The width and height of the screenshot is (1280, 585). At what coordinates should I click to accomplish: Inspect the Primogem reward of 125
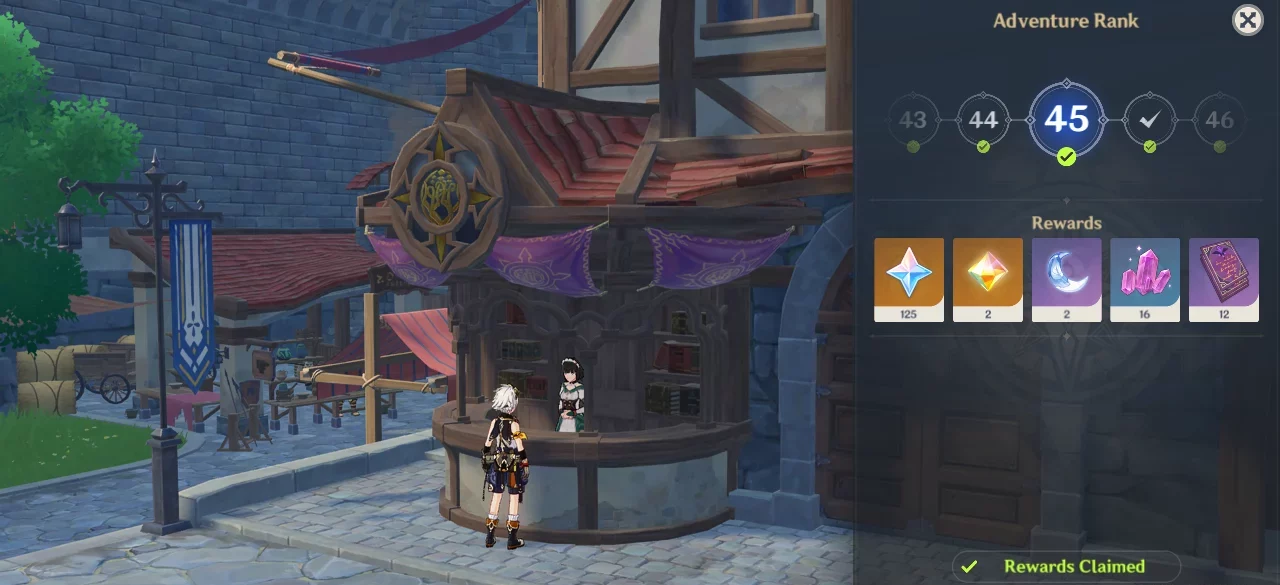click(908, 279)
